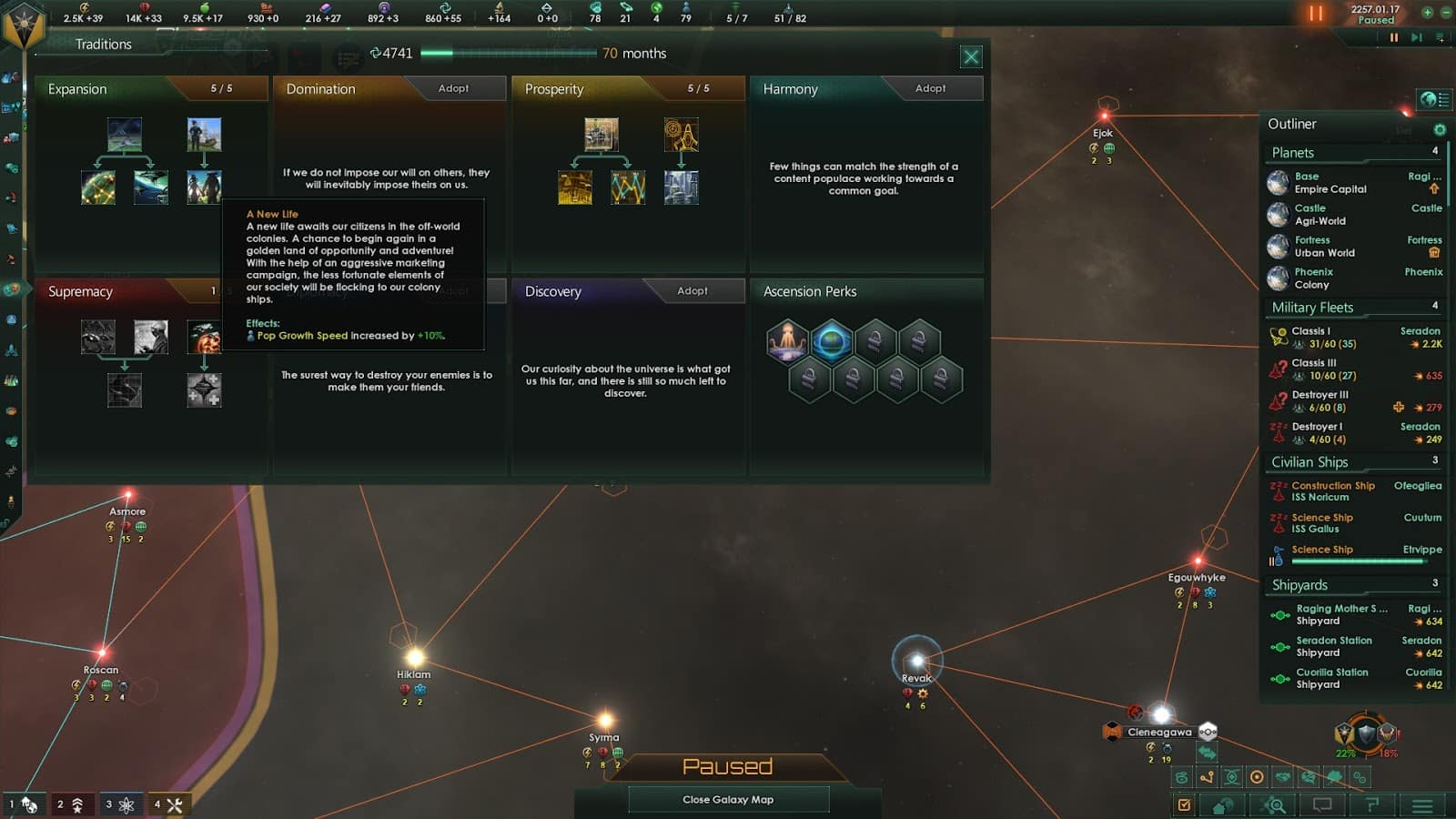Select the Traditions tab header
The height and width of the screenshot is (819, 1456).
[103, 44]
